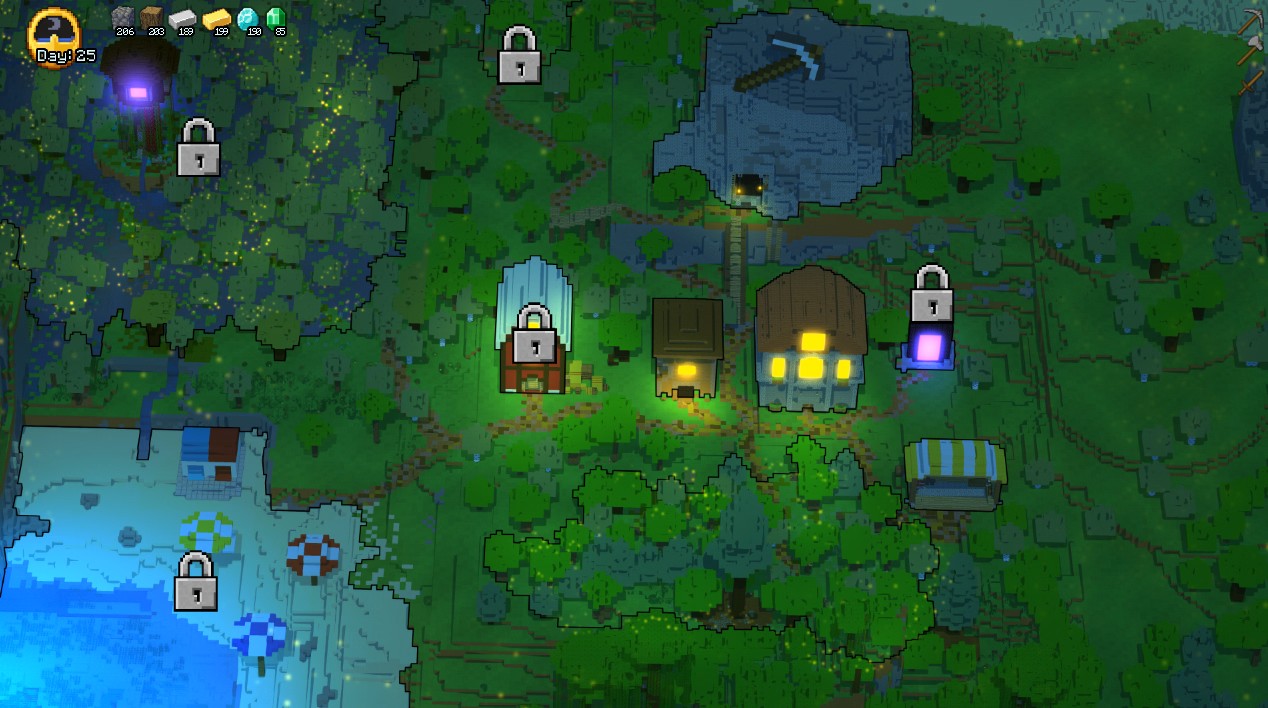The image size is (1268, 708).
Task: Click the padlock beside the dark tower
Action: pyautogui.click(x=198, y=148)
